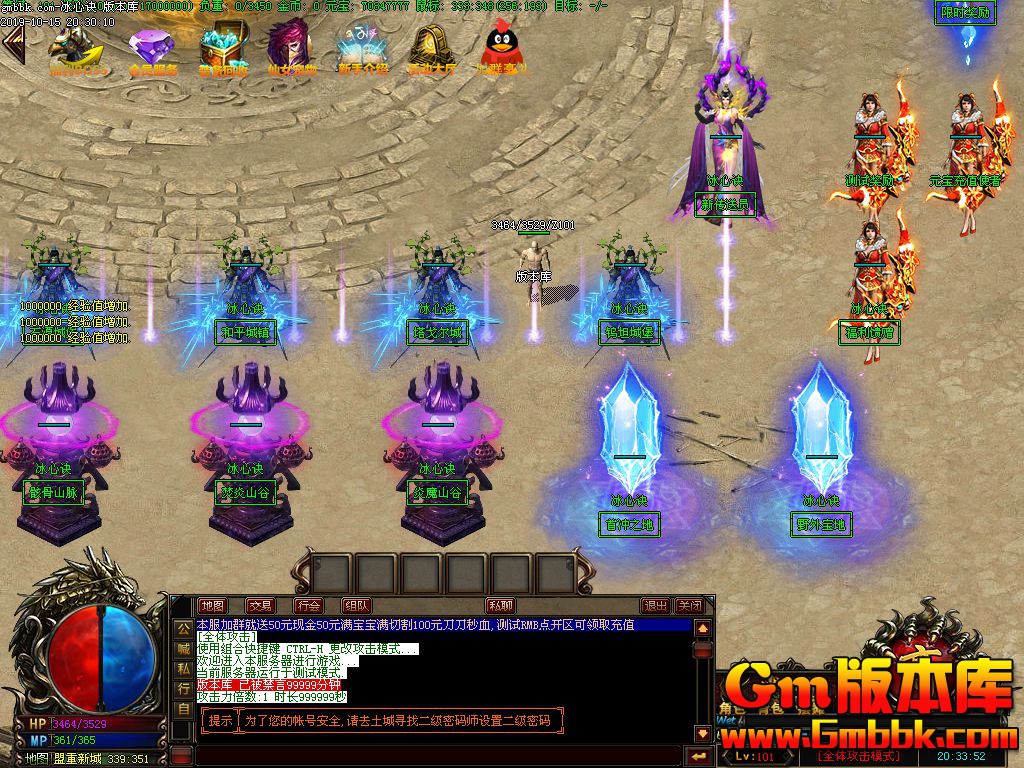Select the 行 guild chat channel tab
This screenshot has width=1024, height=768.
tap(183, 689)
